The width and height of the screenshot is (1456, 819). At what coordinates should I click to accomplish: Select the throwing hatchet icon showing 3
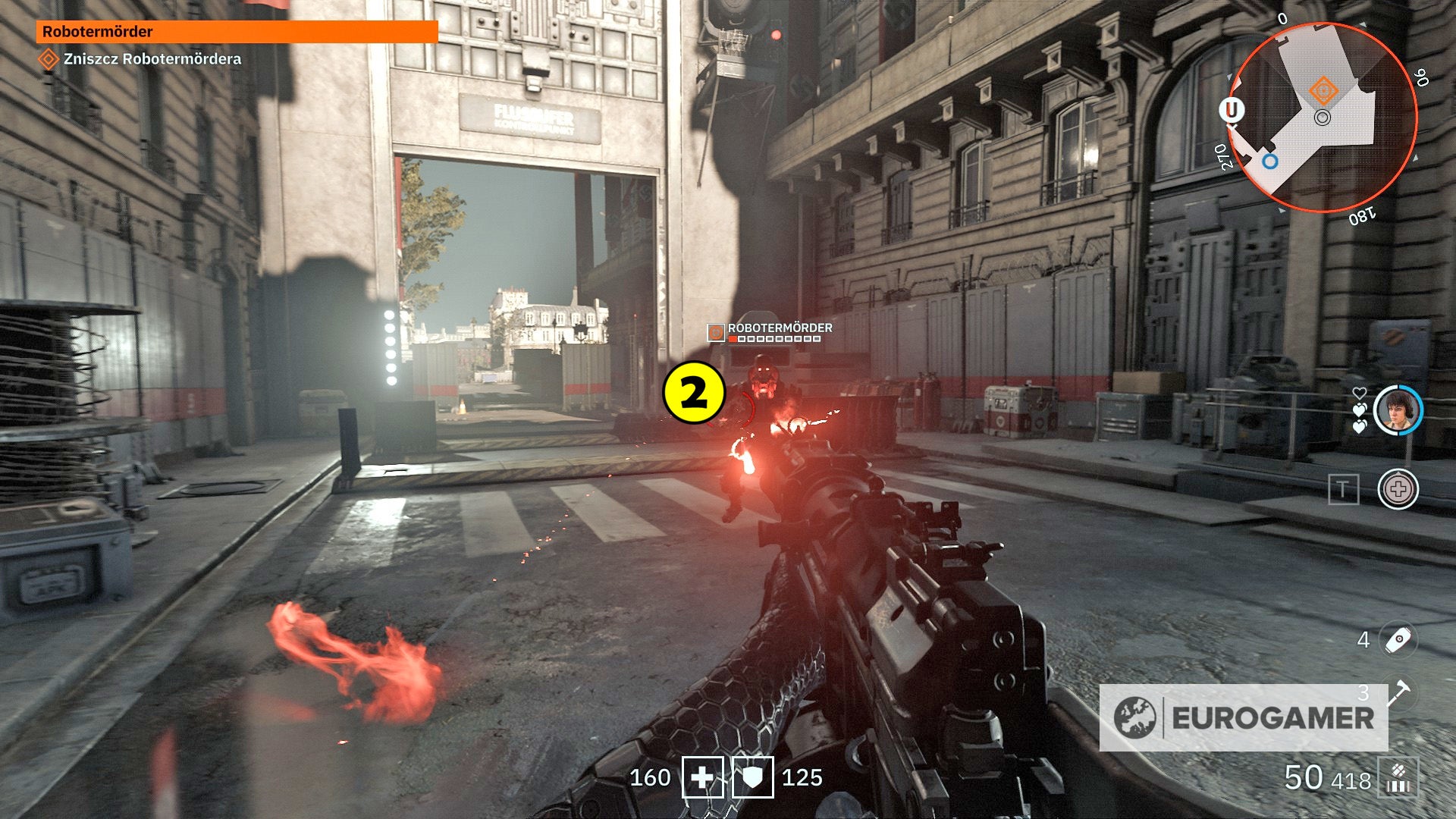point(1399,694)
